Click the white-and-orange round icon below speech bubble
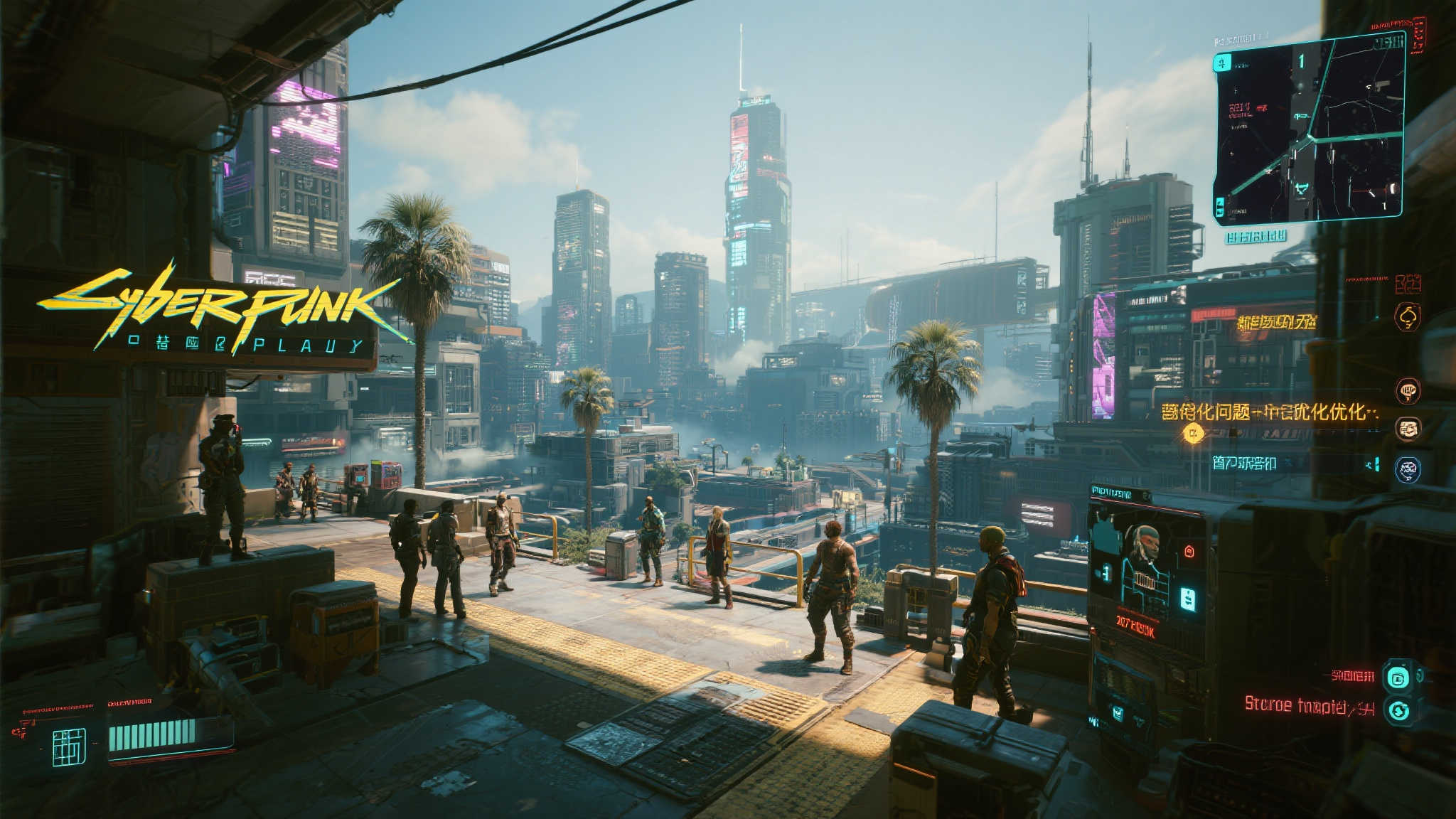The image size is (1456, 819). click(1408, 428)
